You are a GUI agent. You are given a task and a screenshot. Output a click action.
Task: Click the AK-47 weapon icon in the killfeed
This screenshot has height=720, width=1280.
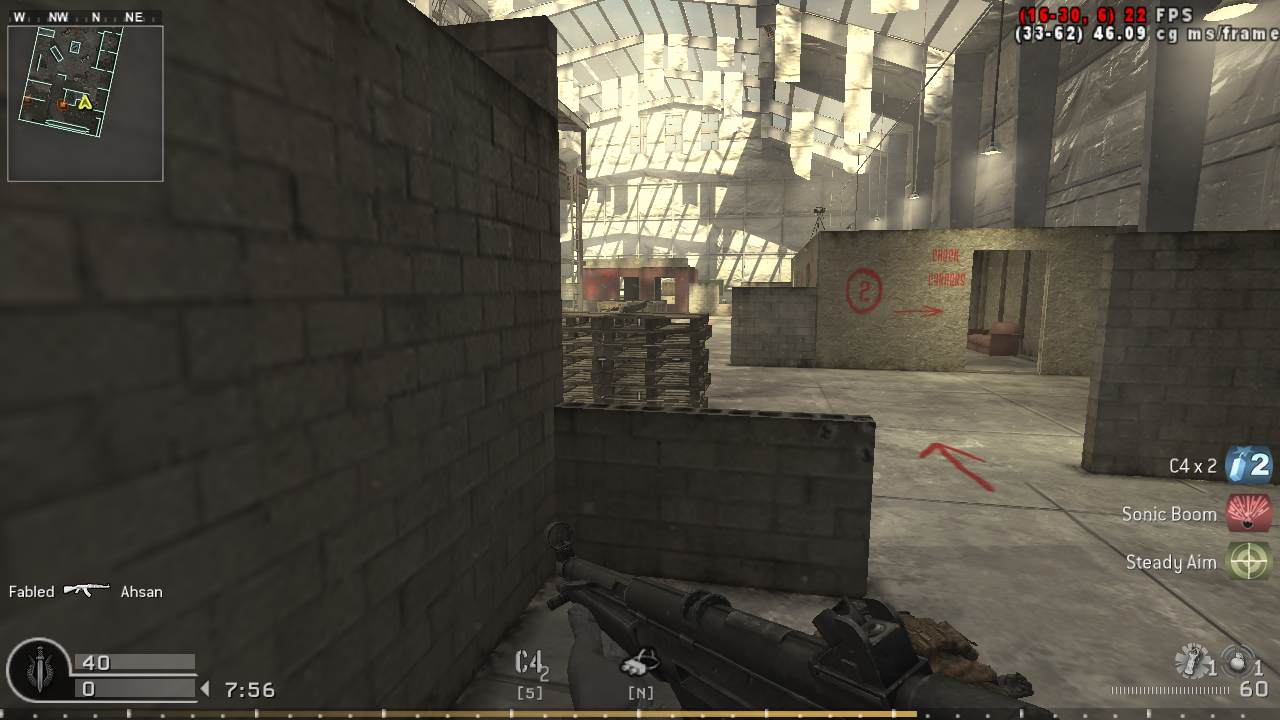[x=87, y=591]
